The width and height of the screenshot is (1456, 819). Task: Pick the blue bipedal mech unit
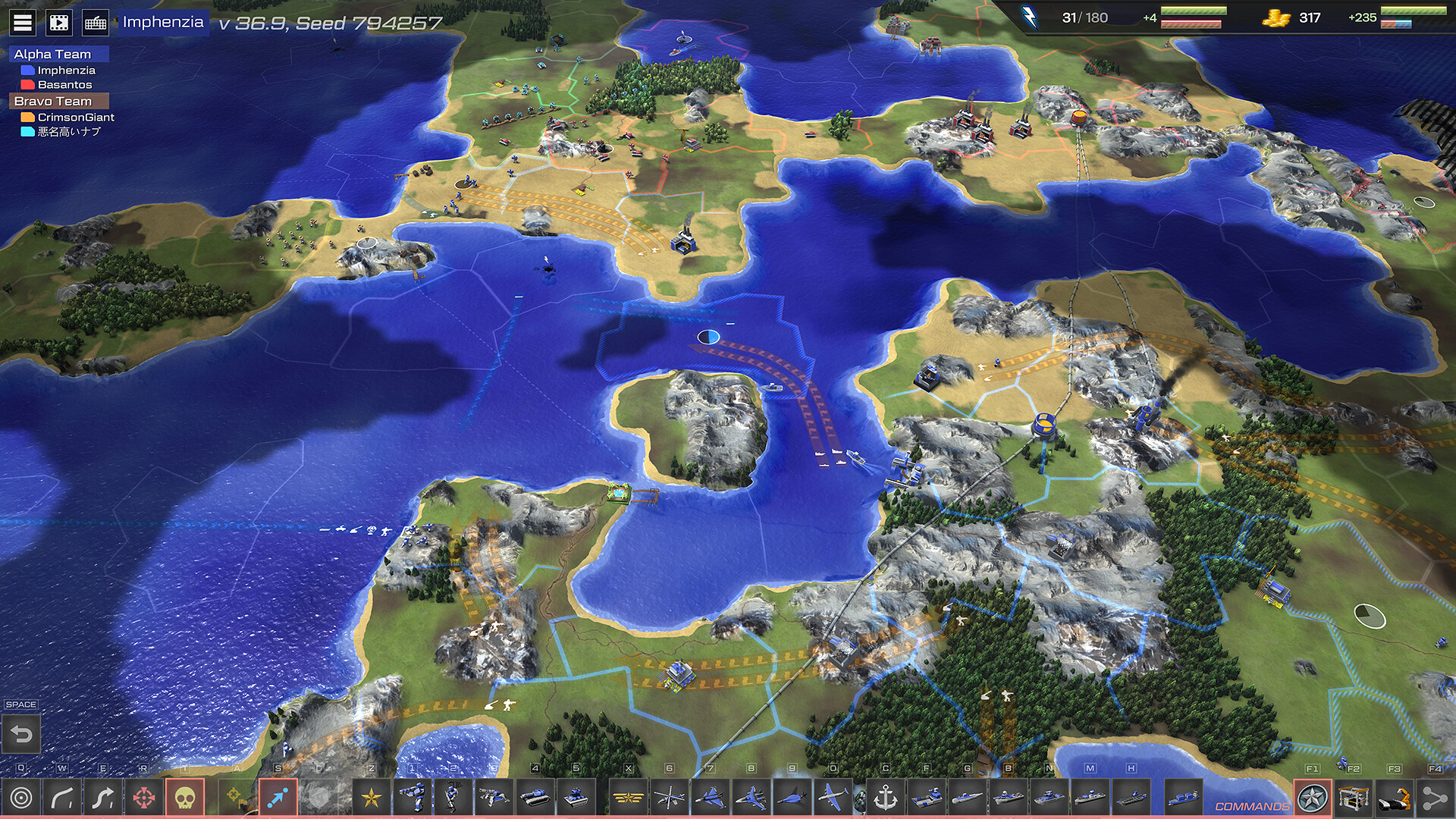413,798
